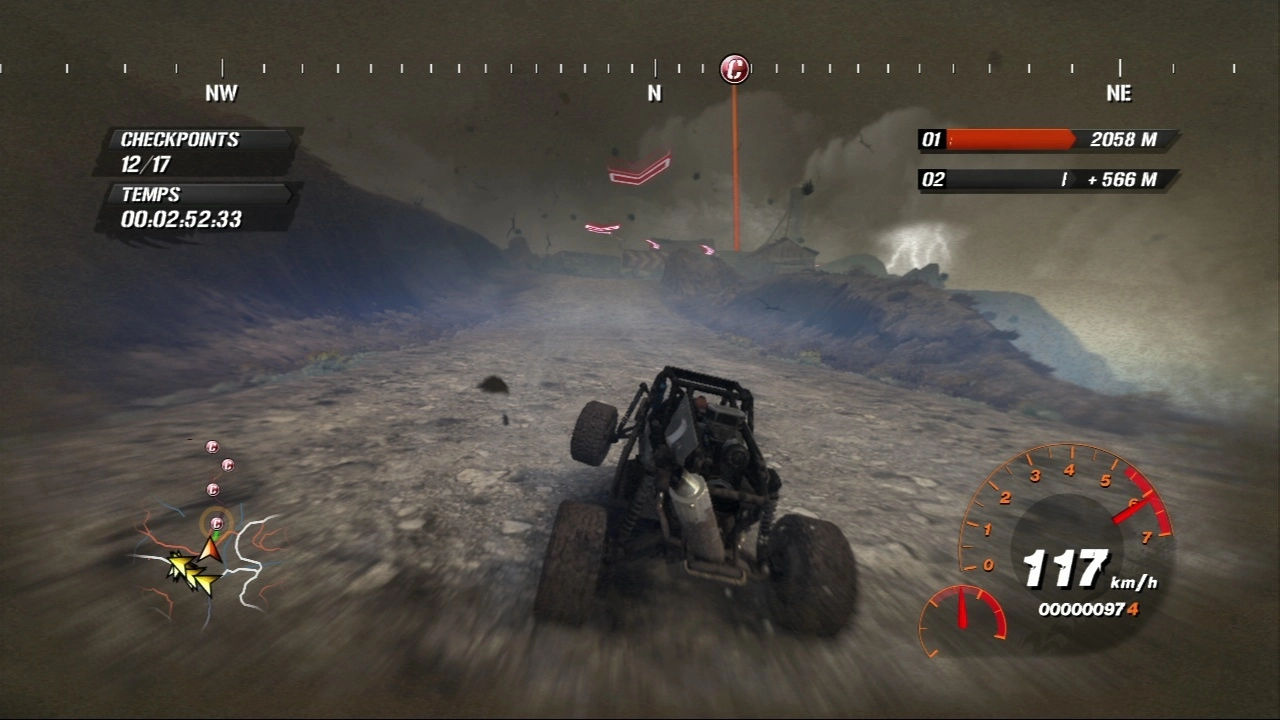Select the first-place 01 ranking row
Image resolution: width=1280 pixels, height=720 pixels.
tap(1047, 140)
